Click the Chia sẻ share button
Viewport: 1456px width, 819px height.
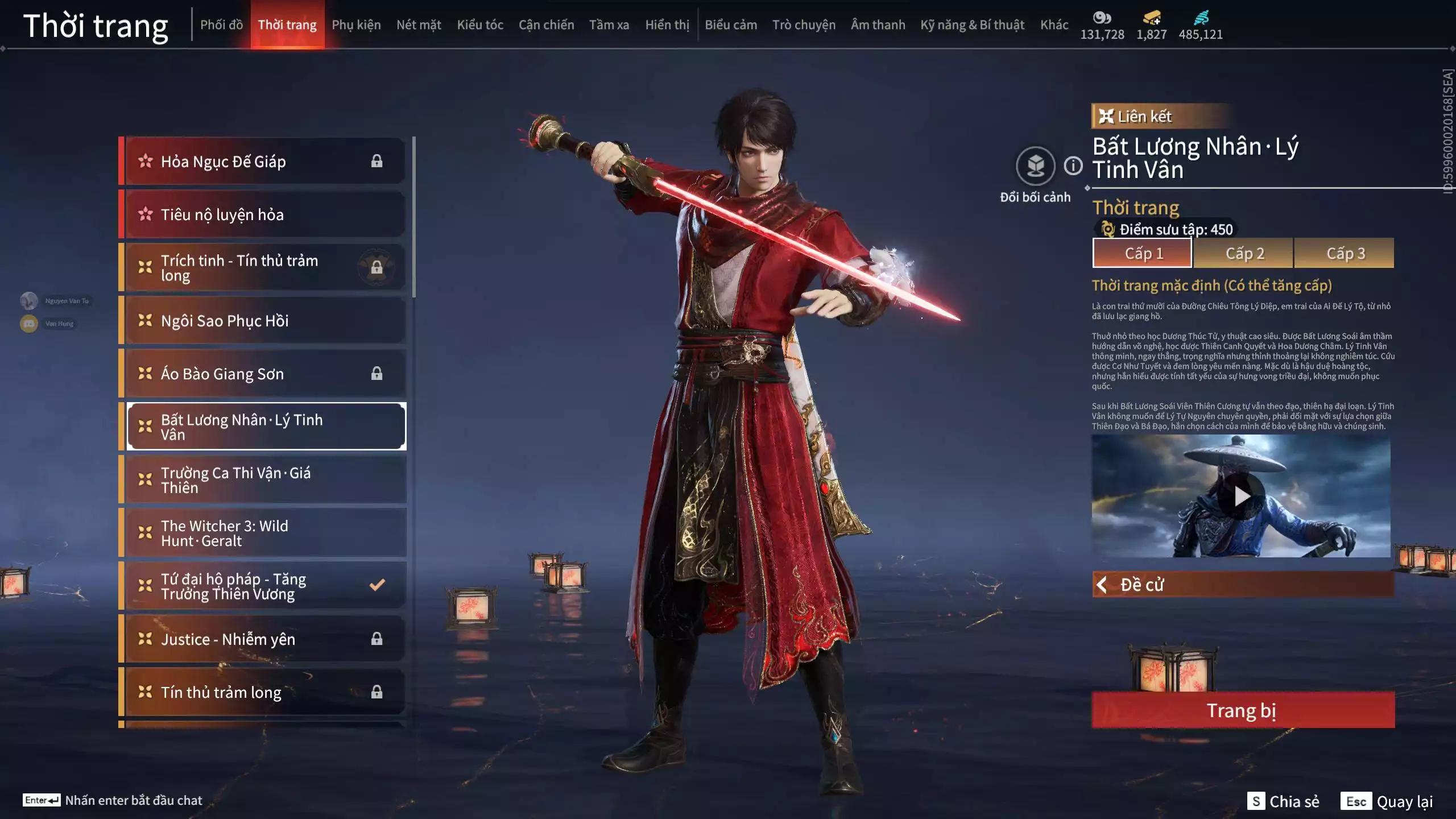tap(1283, 801)
